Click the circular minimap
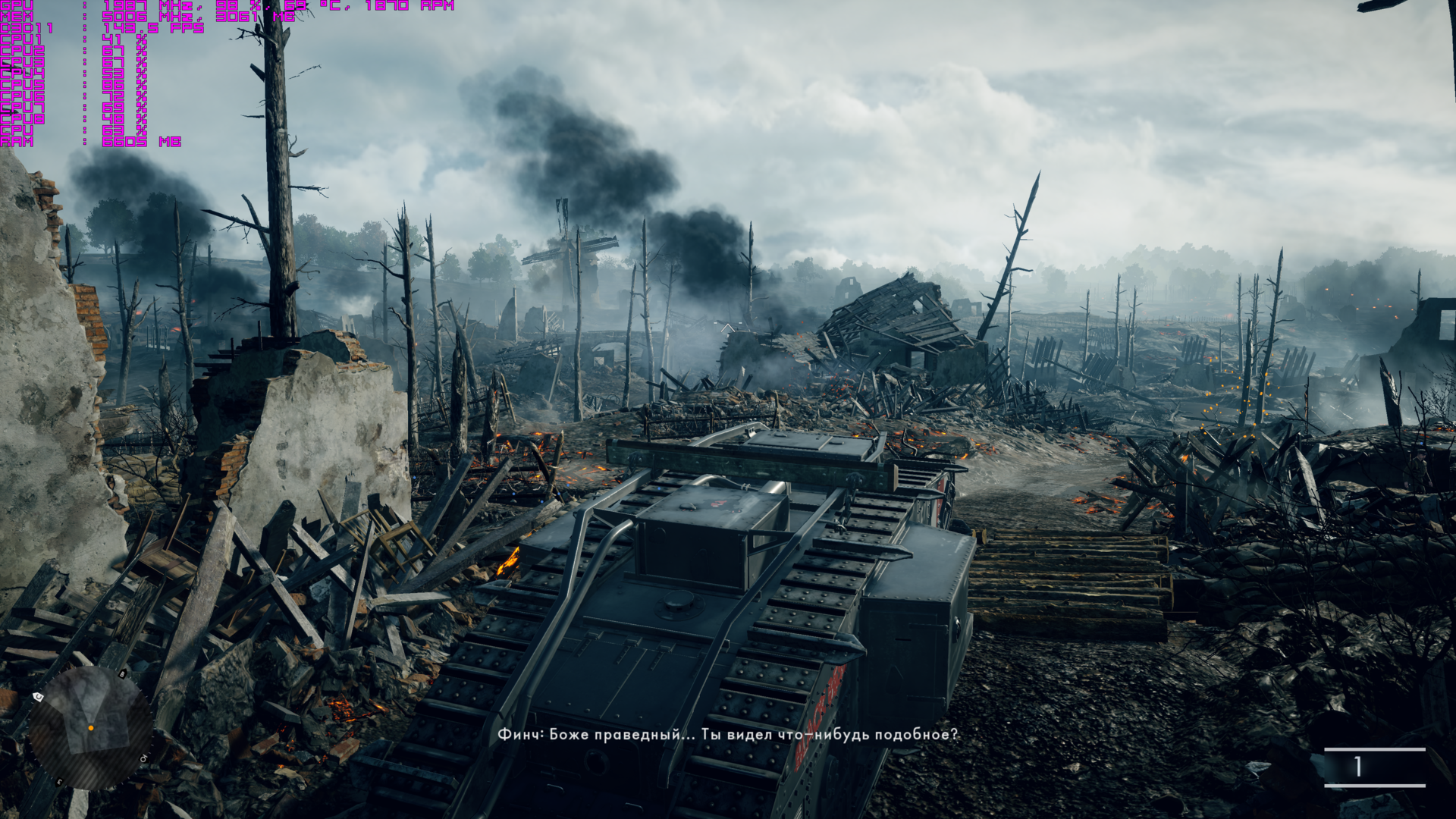Viewport: 1456px width, 819px height. pos(90,727)
